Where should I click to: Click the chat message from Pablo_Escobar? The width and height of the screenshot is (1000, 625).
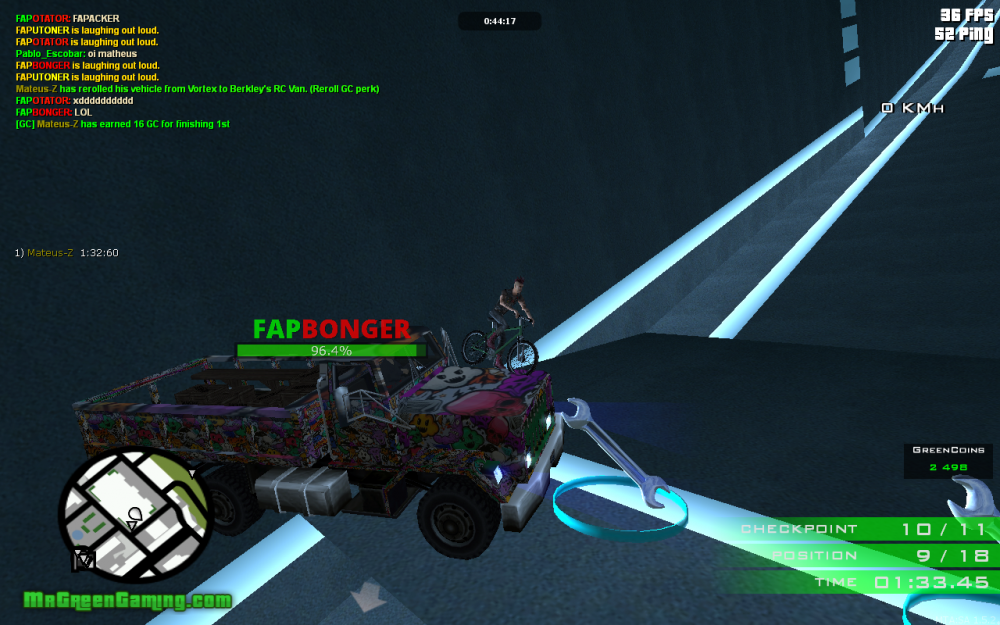76,53
